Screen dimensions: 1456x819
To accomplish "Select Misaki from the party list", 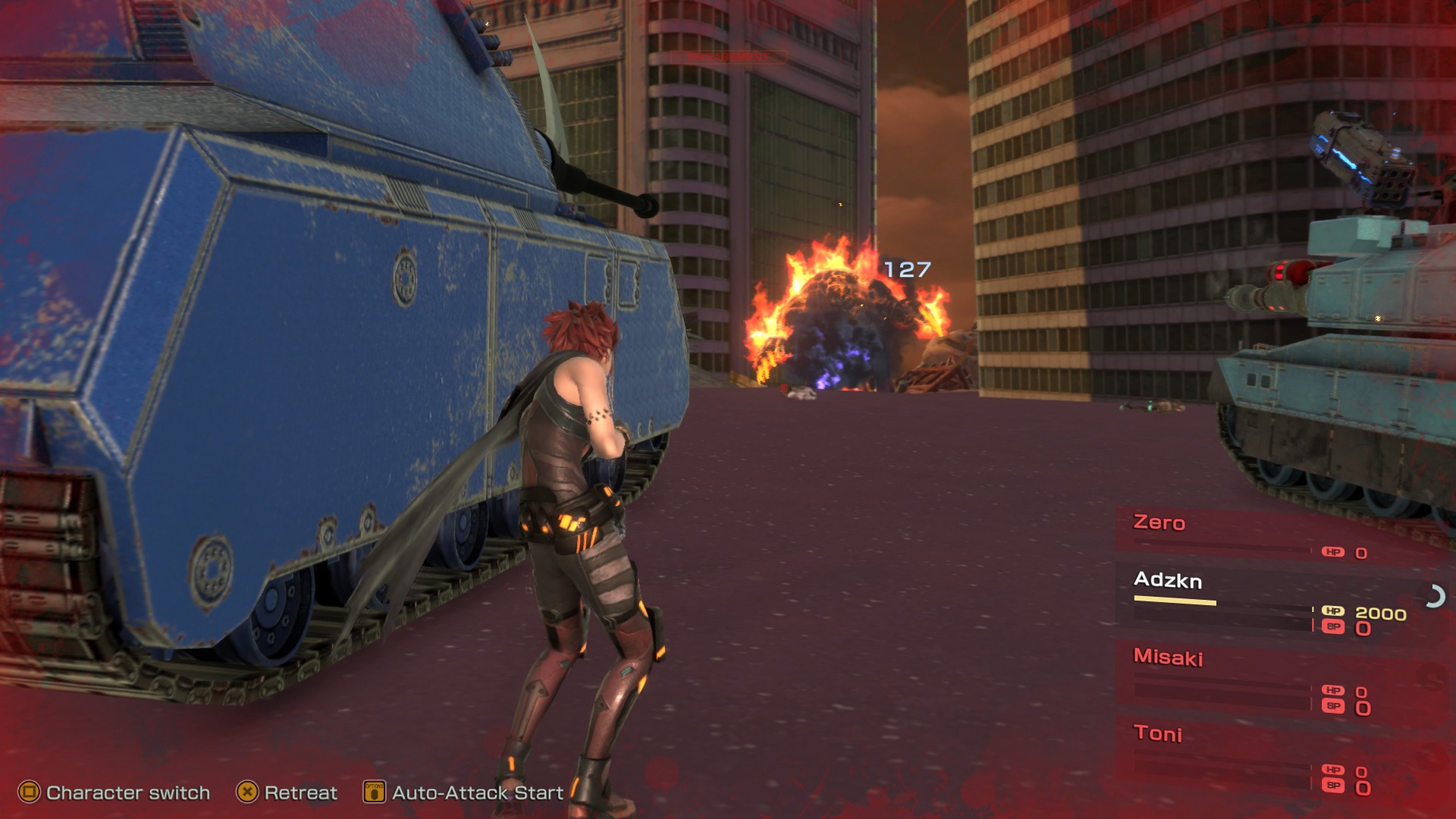I will (1170, 659).
